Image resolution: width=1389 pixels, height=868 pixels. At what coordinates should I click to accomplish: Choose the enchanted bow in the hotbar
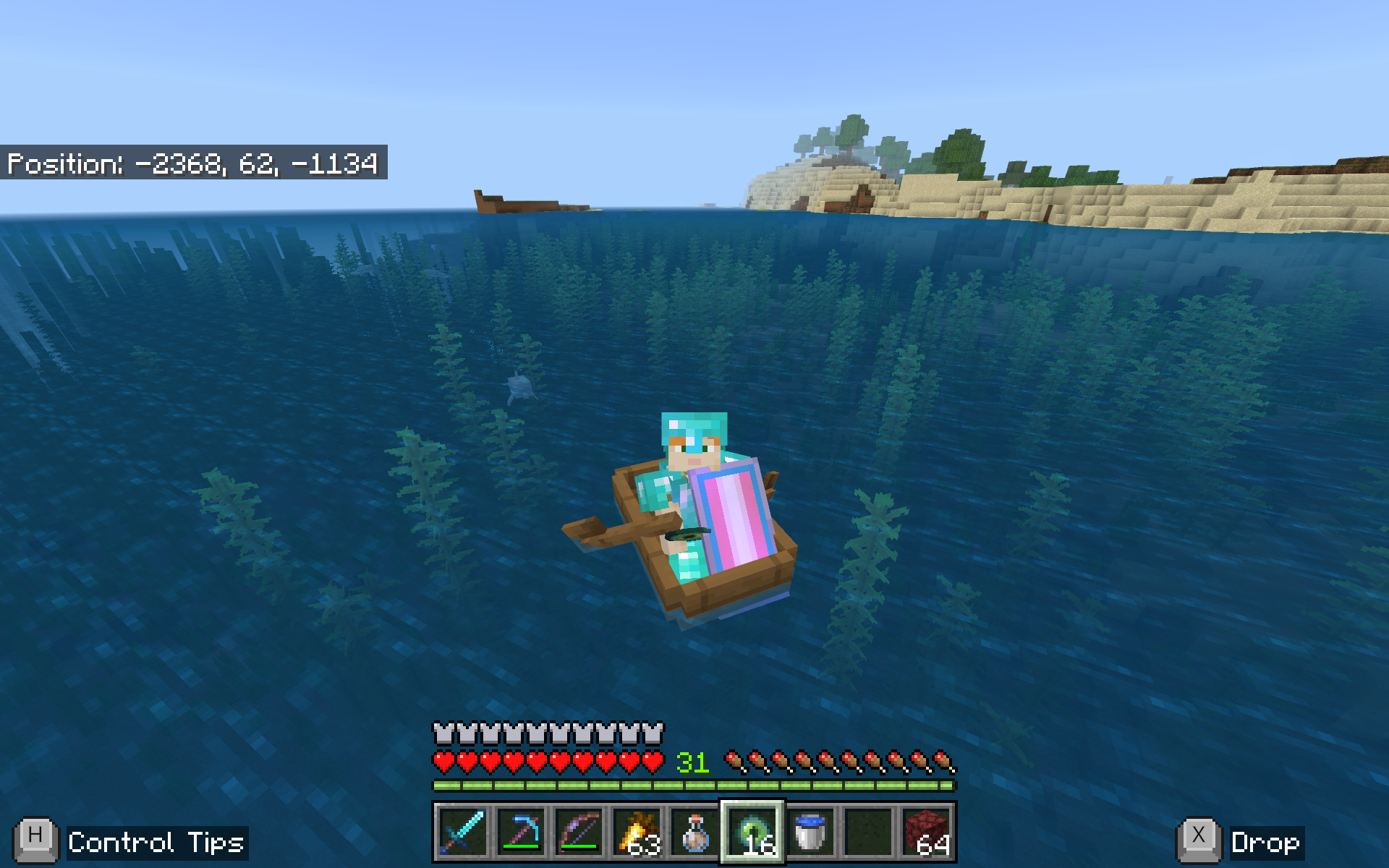tap(579, 832)
